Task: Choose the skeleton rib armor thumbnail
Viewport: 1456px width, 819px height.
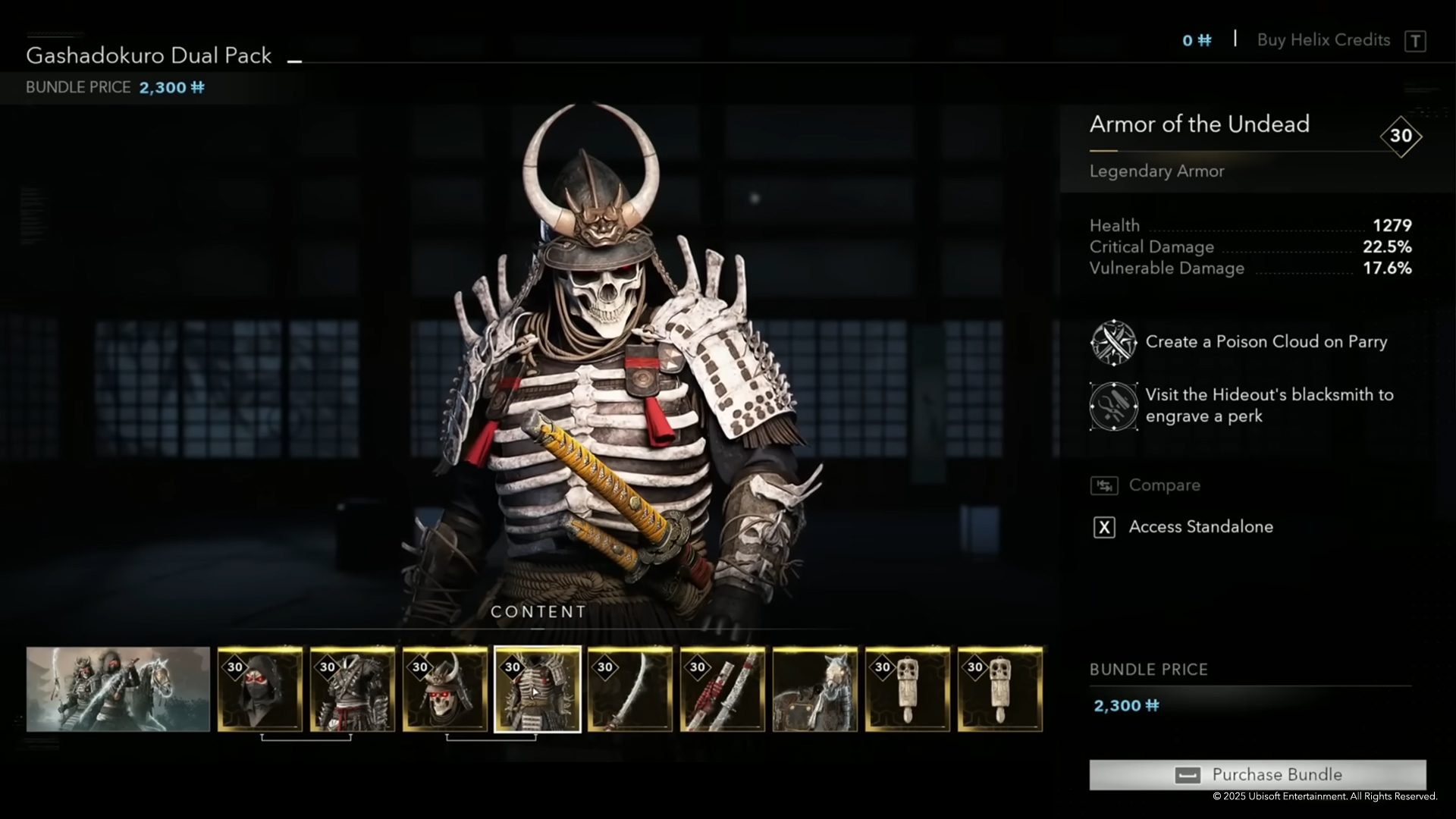Action: [x=538, y=689]
